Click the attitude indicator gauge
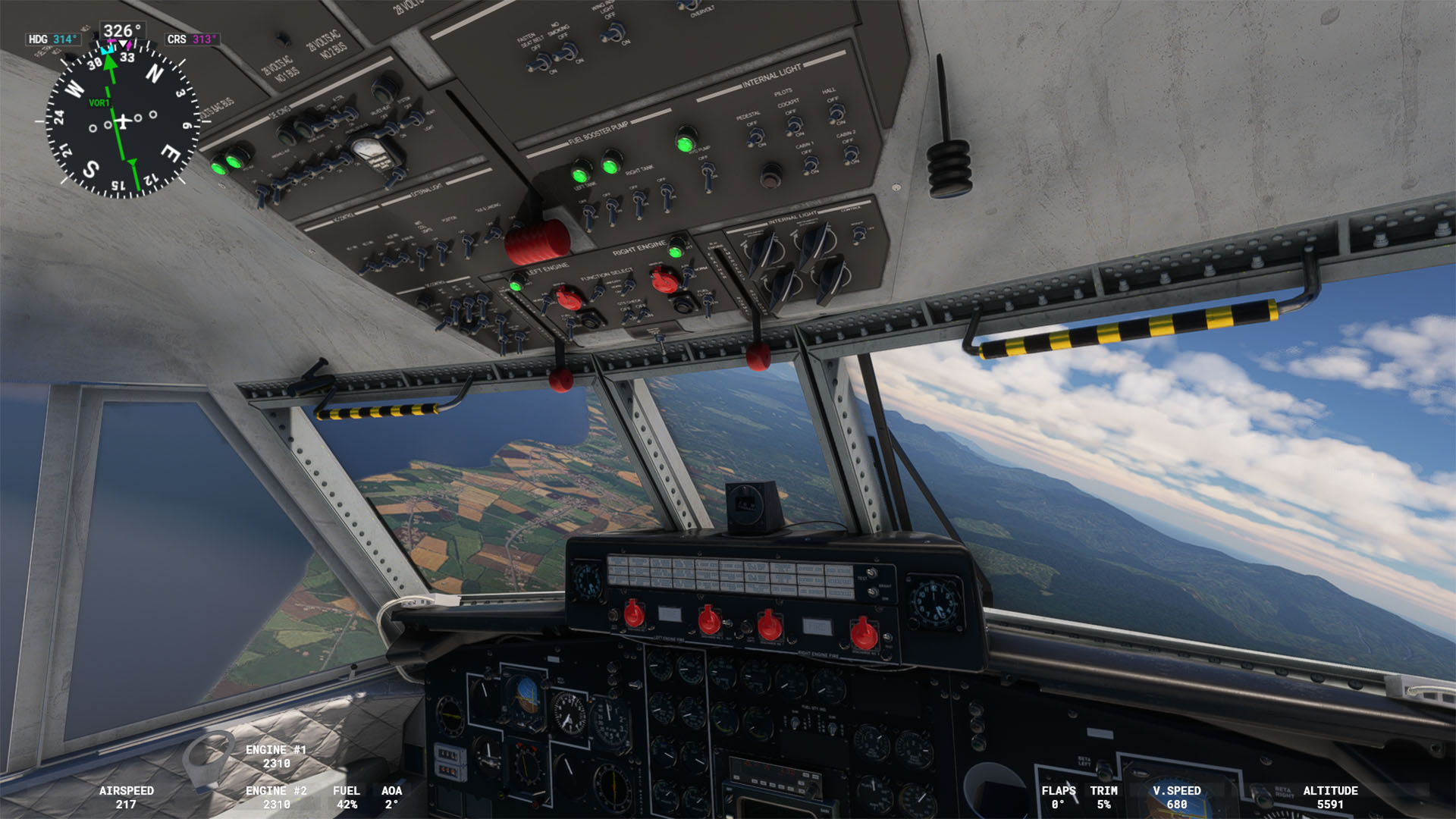The image size is (1456, 819). (526, 694)
